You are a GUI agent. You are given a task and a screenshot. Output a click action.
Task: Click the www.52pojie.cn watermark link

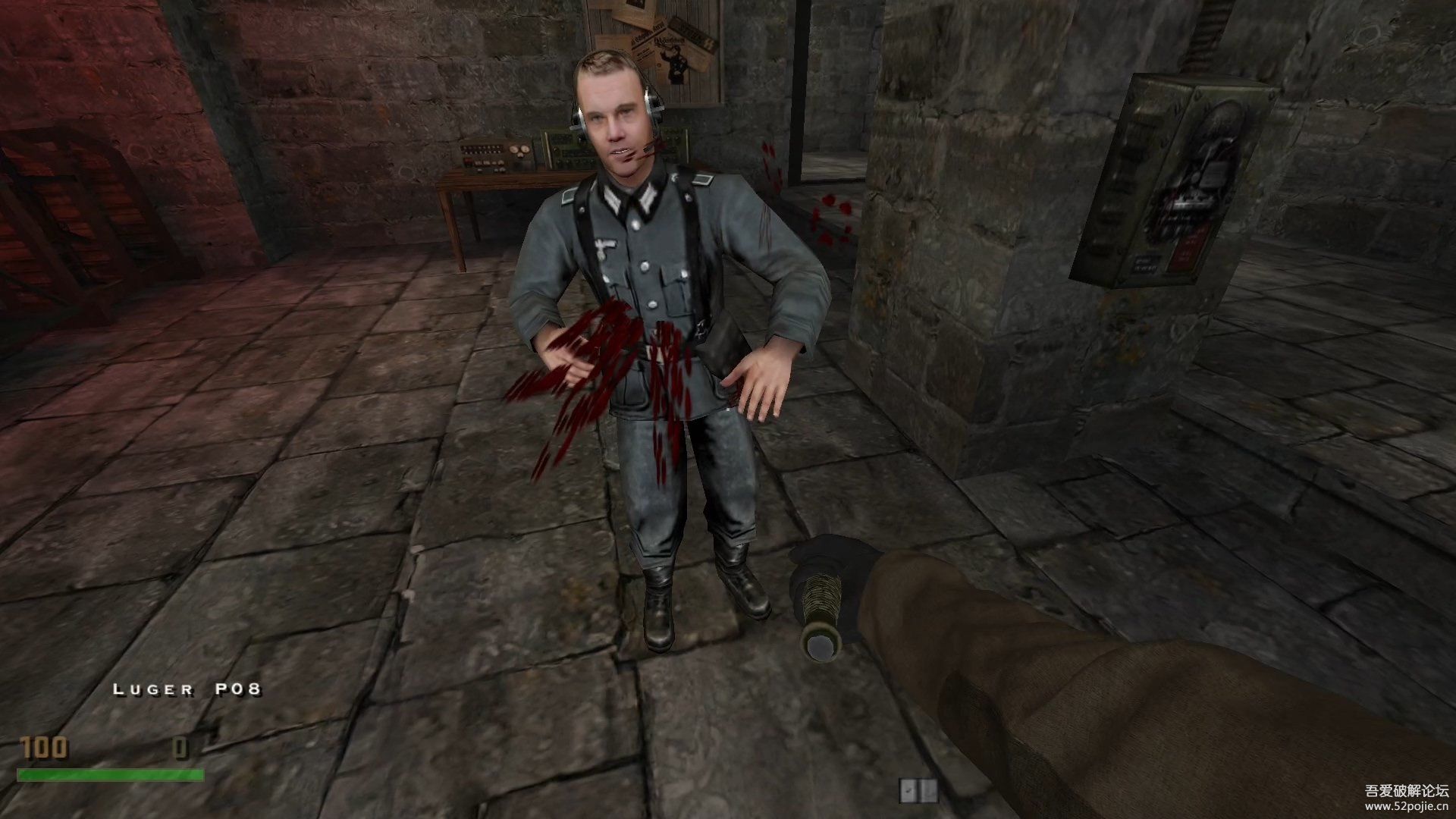tap(1407, 808)
